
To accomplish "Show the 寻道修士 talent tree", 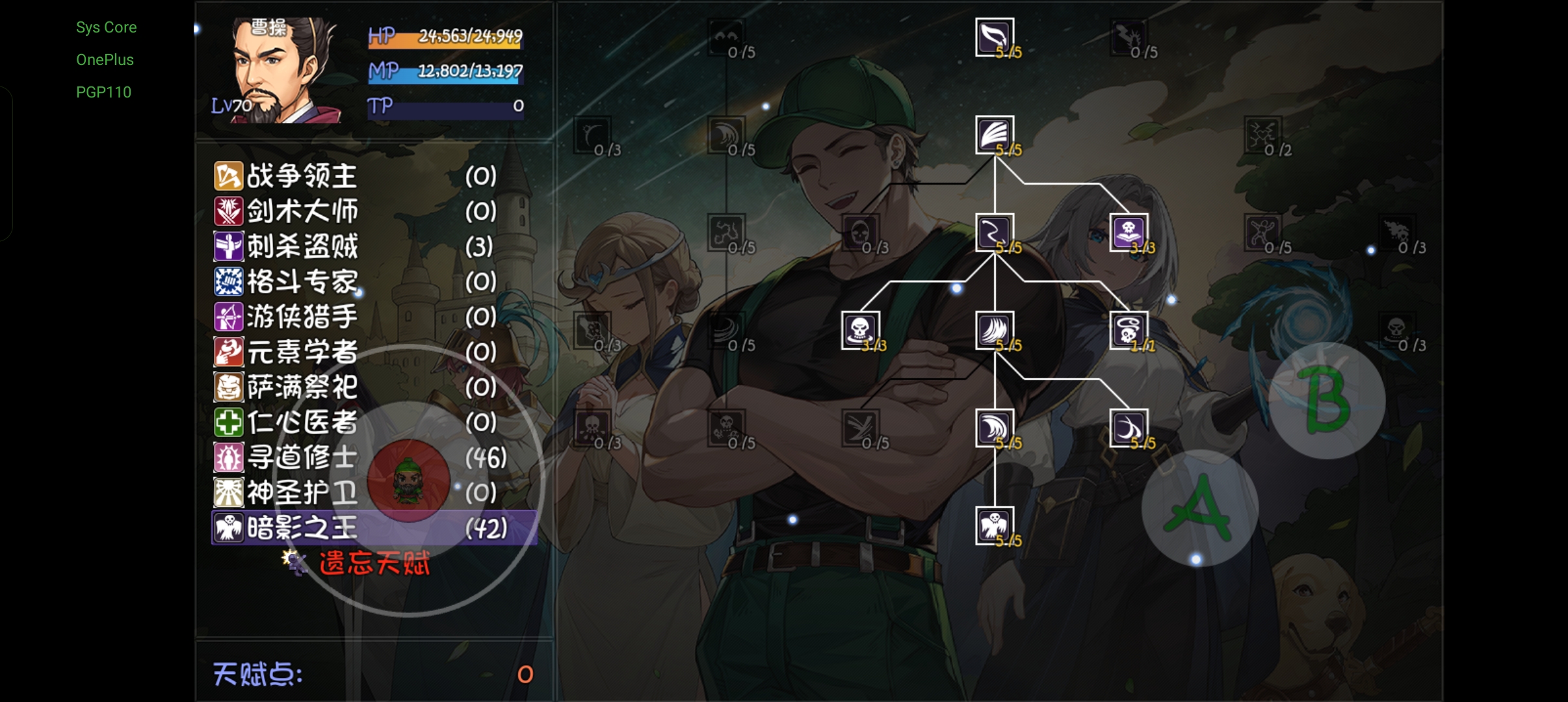I will (x=302, y=458).
